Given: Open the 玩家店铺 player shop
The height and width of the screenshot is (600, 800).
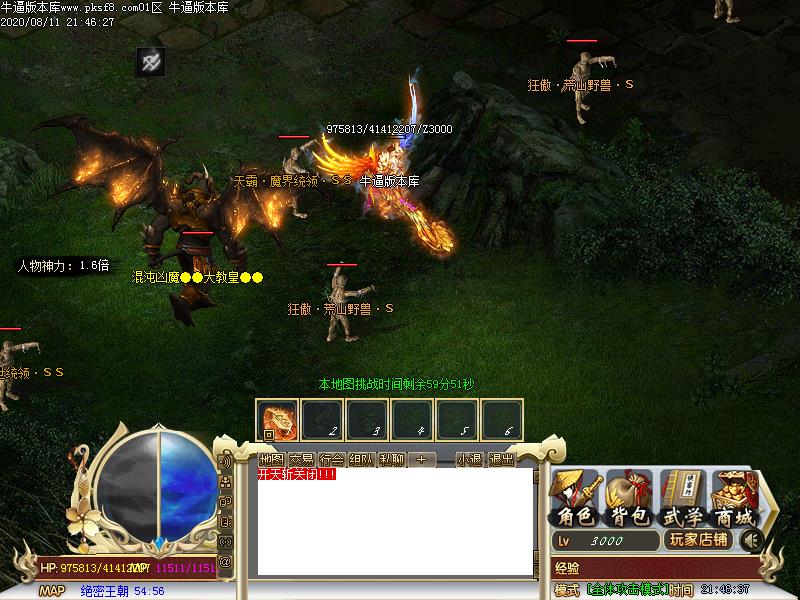Looking at the screenshot, I should [x=697, y=540].
